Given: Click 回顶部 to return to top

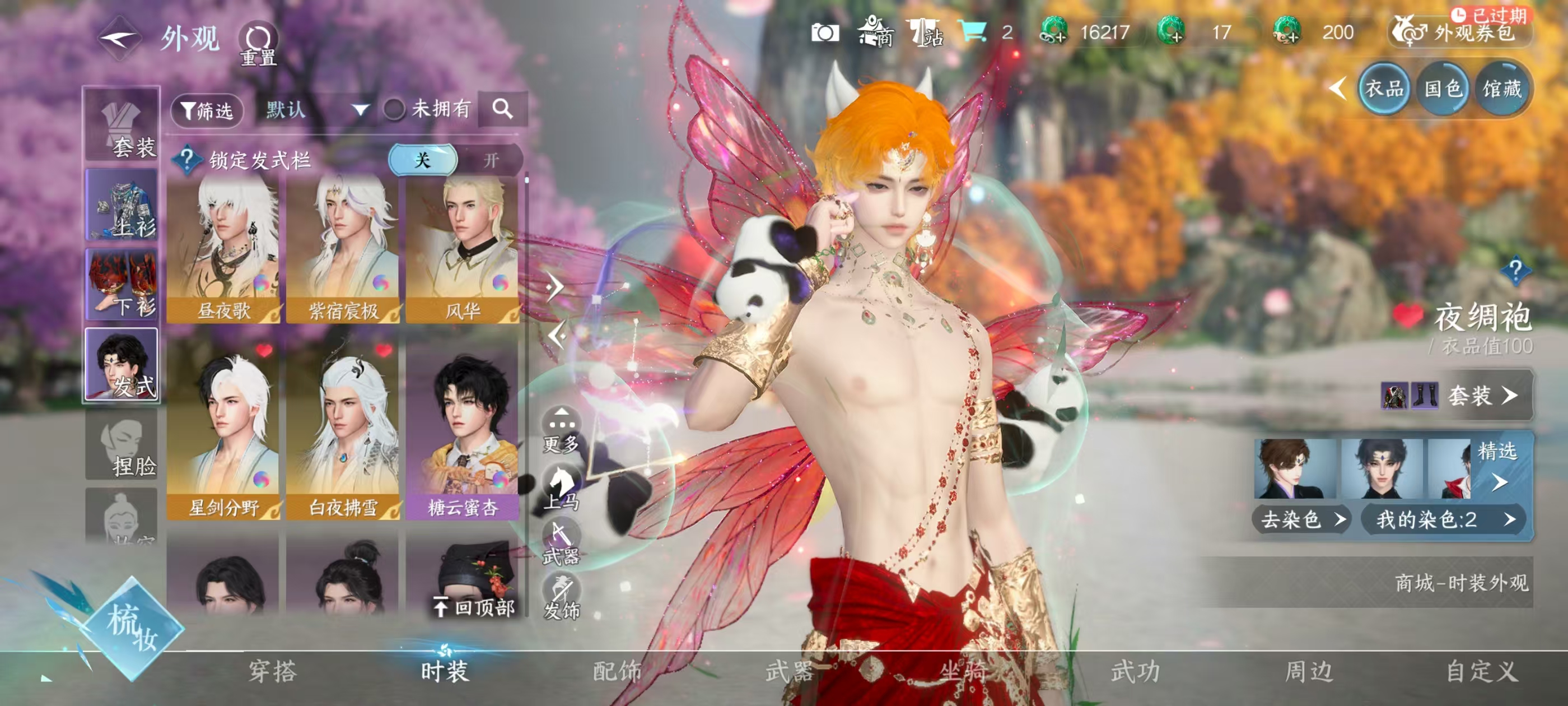Looking at the screenshot, I should tap(475, 607).
